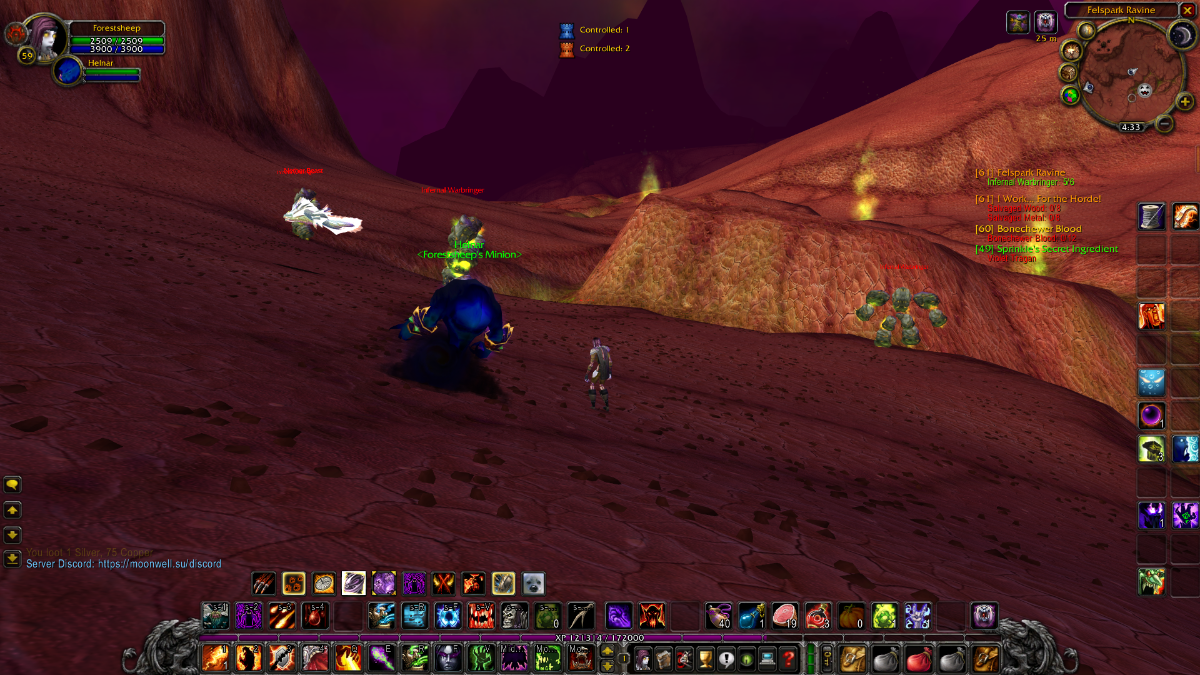Select the Bonechewer Blood quest entry
1200x675 pixels.
click(1032, 229)
